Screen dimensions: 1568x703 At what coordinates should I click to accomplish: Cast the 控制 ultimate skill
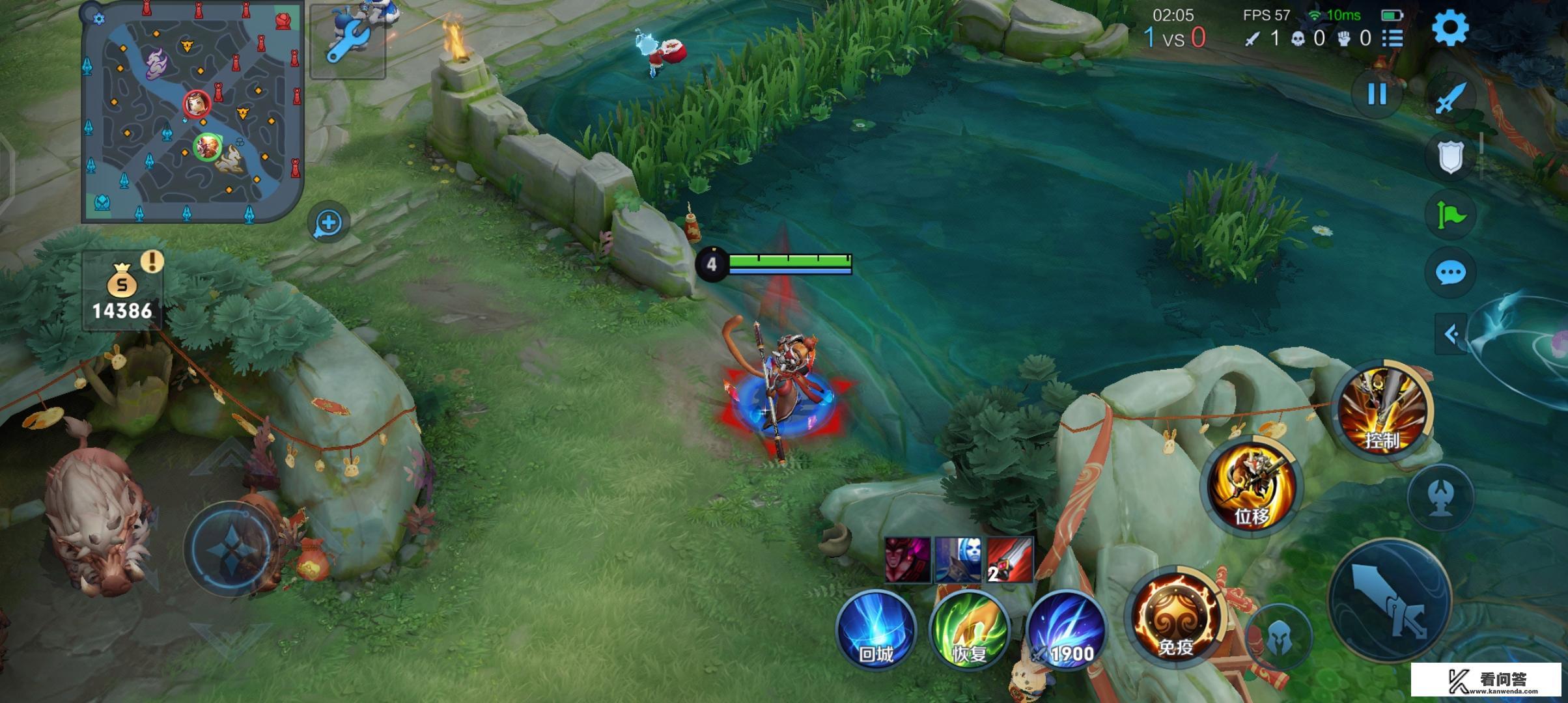coord(1382,410)
